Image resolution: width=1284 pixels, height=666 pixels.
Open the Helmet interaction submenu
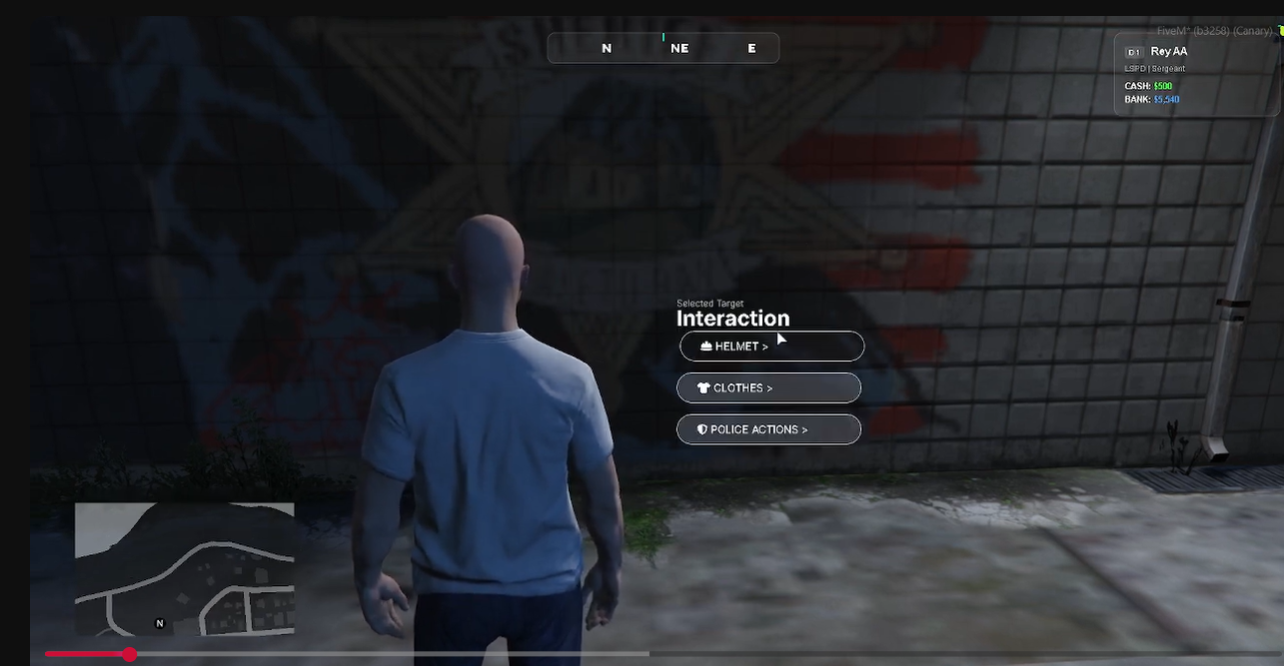(x=771, y=346)
